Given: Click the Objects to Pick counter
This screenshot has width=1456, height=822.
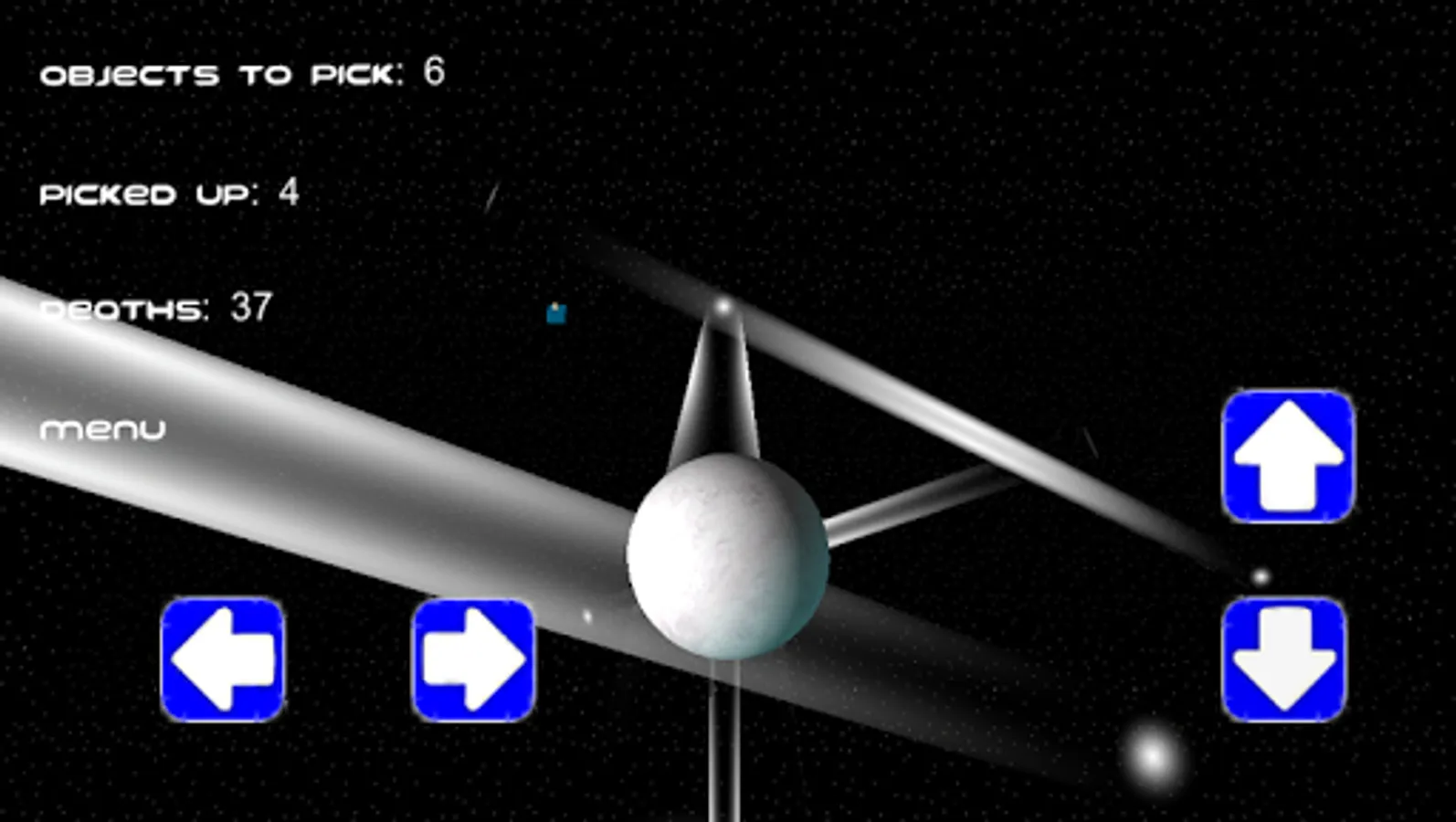Looking at the screenshot, I should tap(240, 73).
